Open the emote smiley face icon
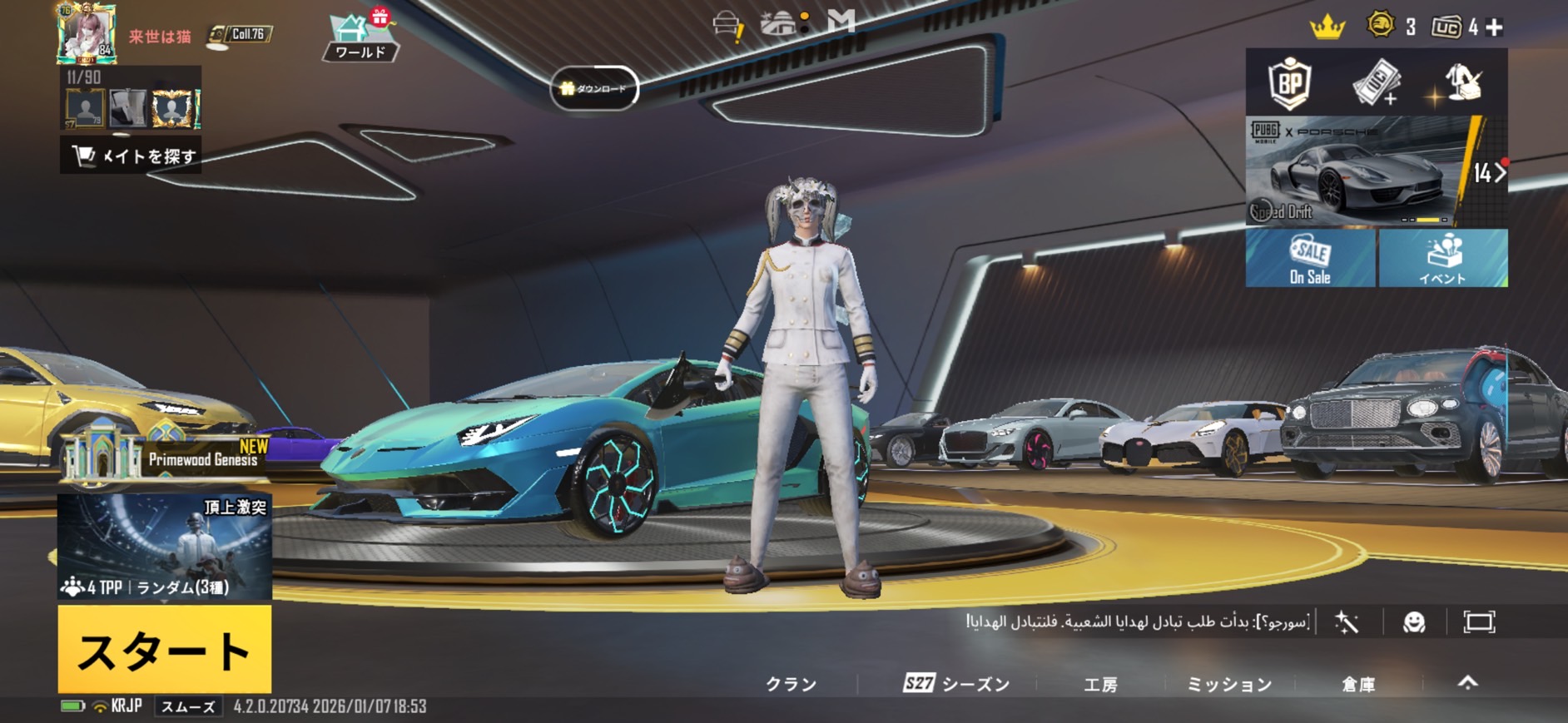Viewport: 1568px width, 723px height. coord(1414,622)
